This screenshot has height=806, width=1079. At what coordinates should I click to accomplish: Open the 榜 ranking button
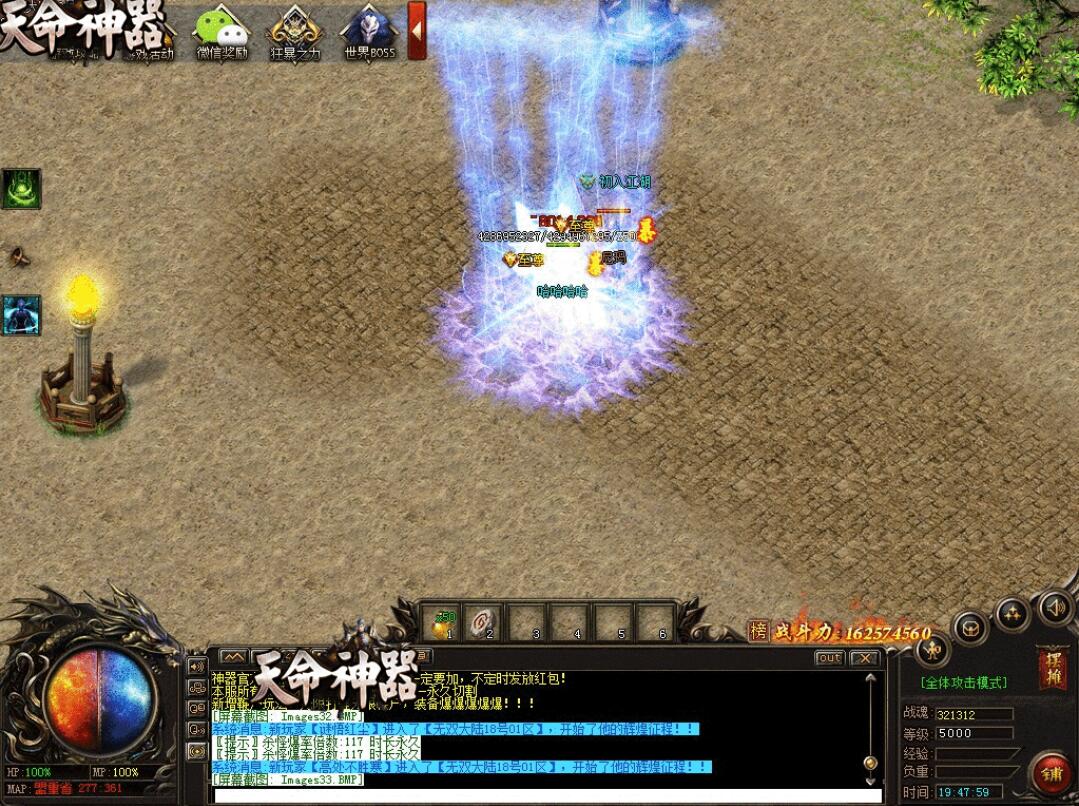pyautogui.click(x=759, y=631)
